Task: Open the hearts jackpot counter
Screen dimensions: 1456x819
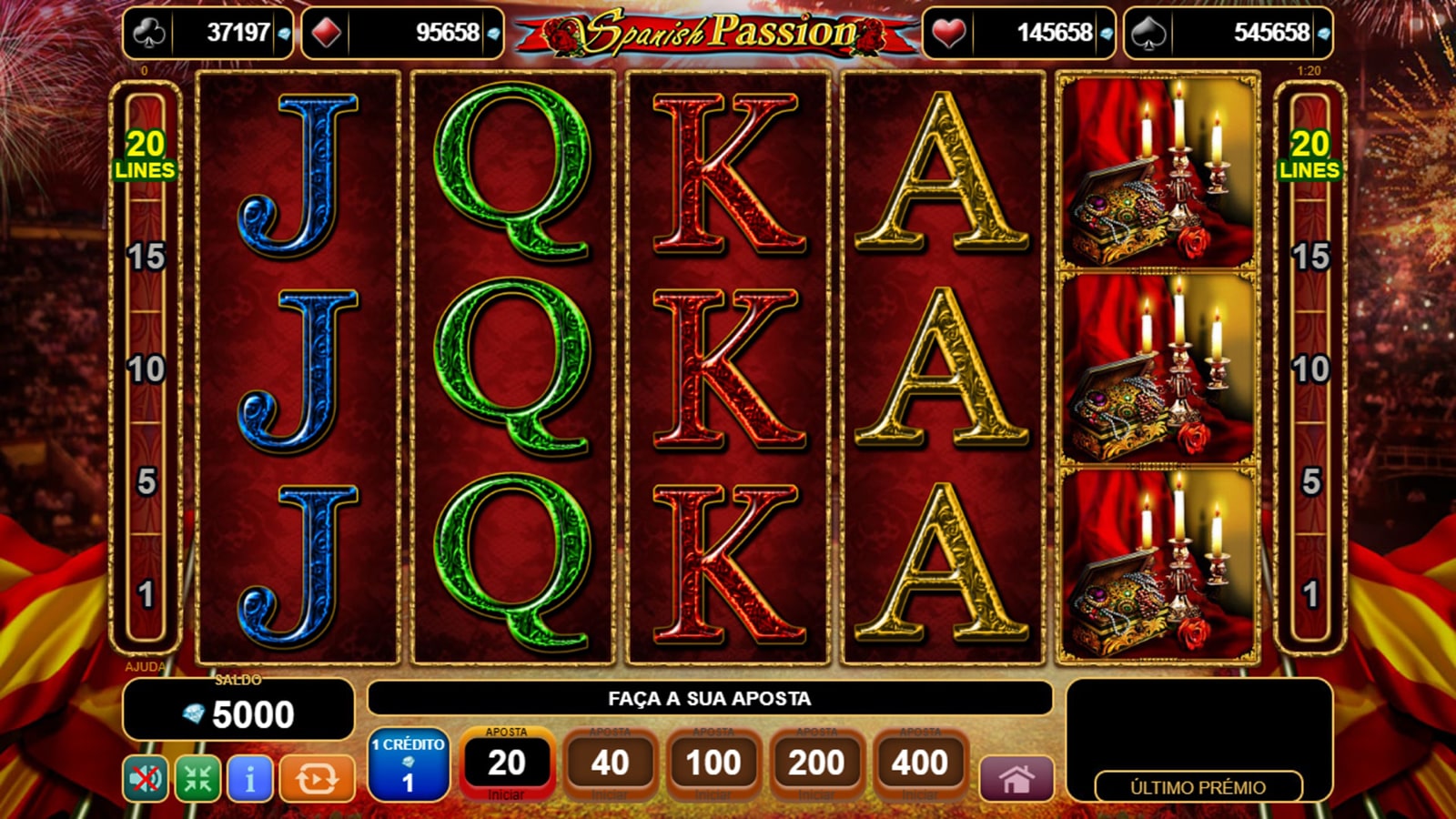Action: (1018, 33)
